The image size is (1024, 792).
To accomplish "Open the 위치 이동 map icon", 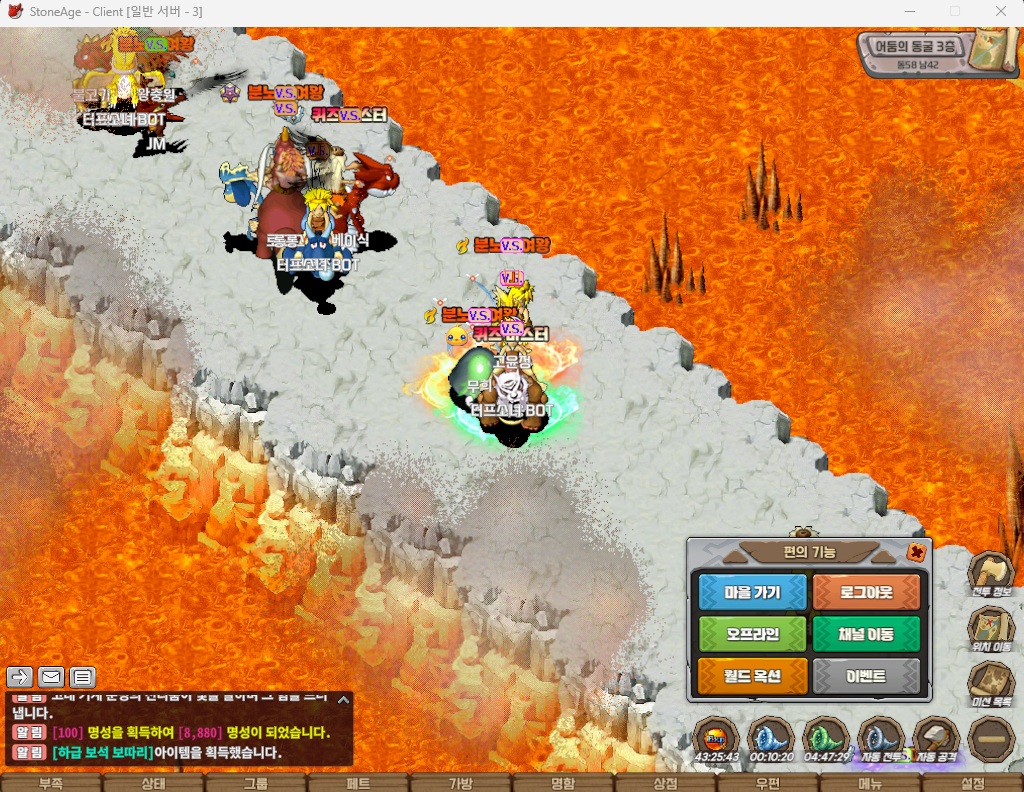I will click(x=990, y=628).
